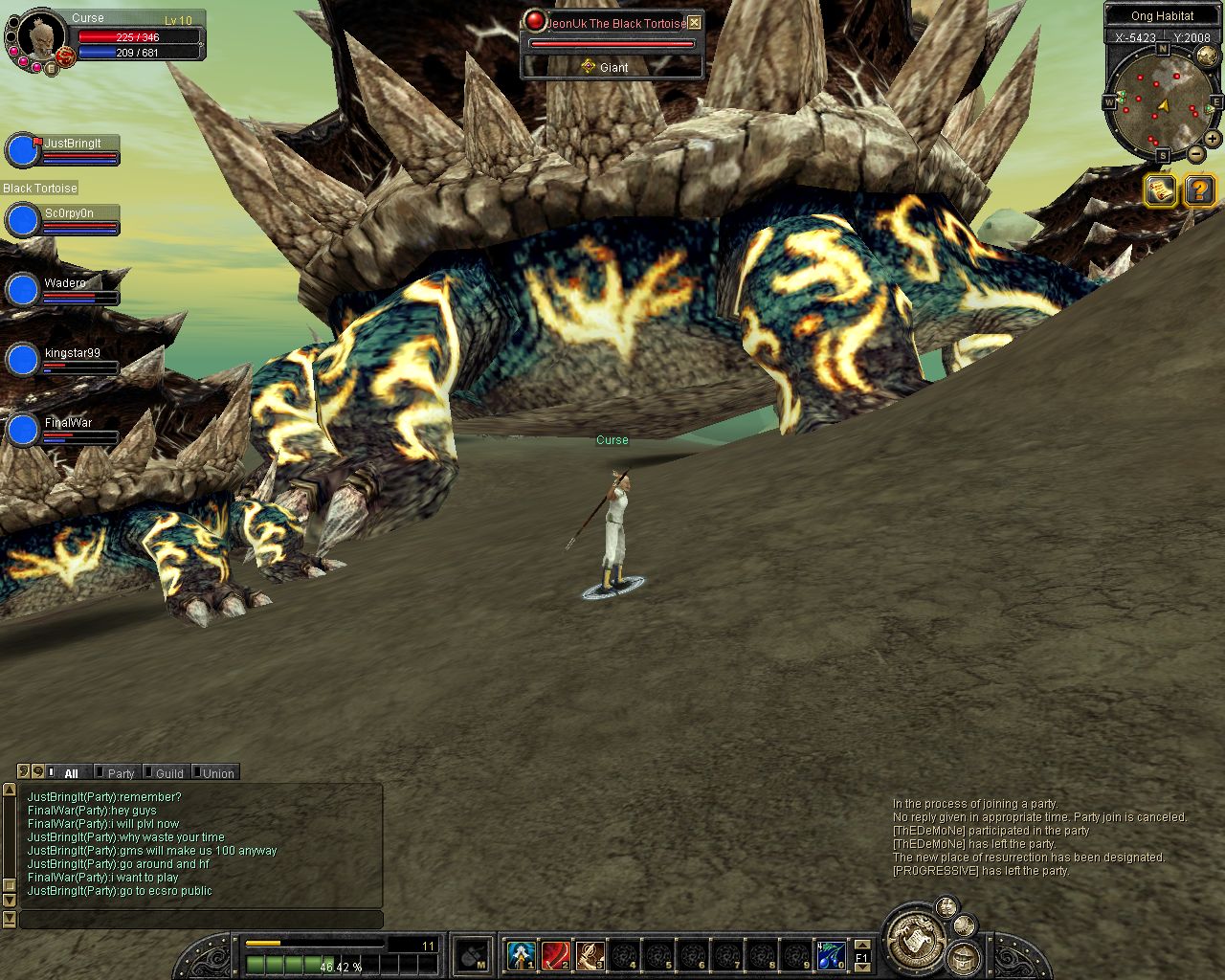Zoom out the minimap with minus button
Screen dimensions: 1225x980
[x=1196, y=153]
